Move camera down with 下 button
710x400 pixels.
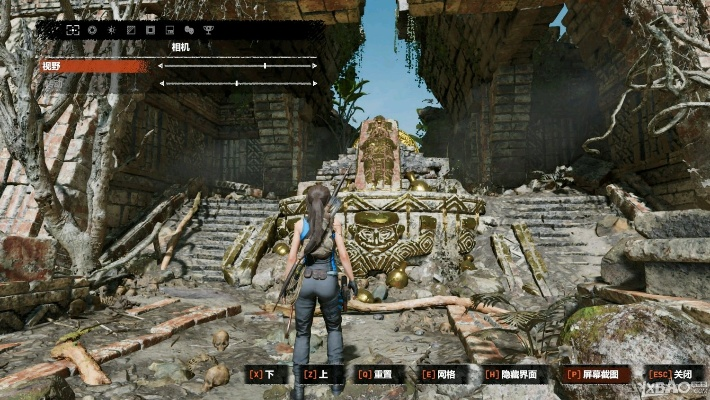261,374
